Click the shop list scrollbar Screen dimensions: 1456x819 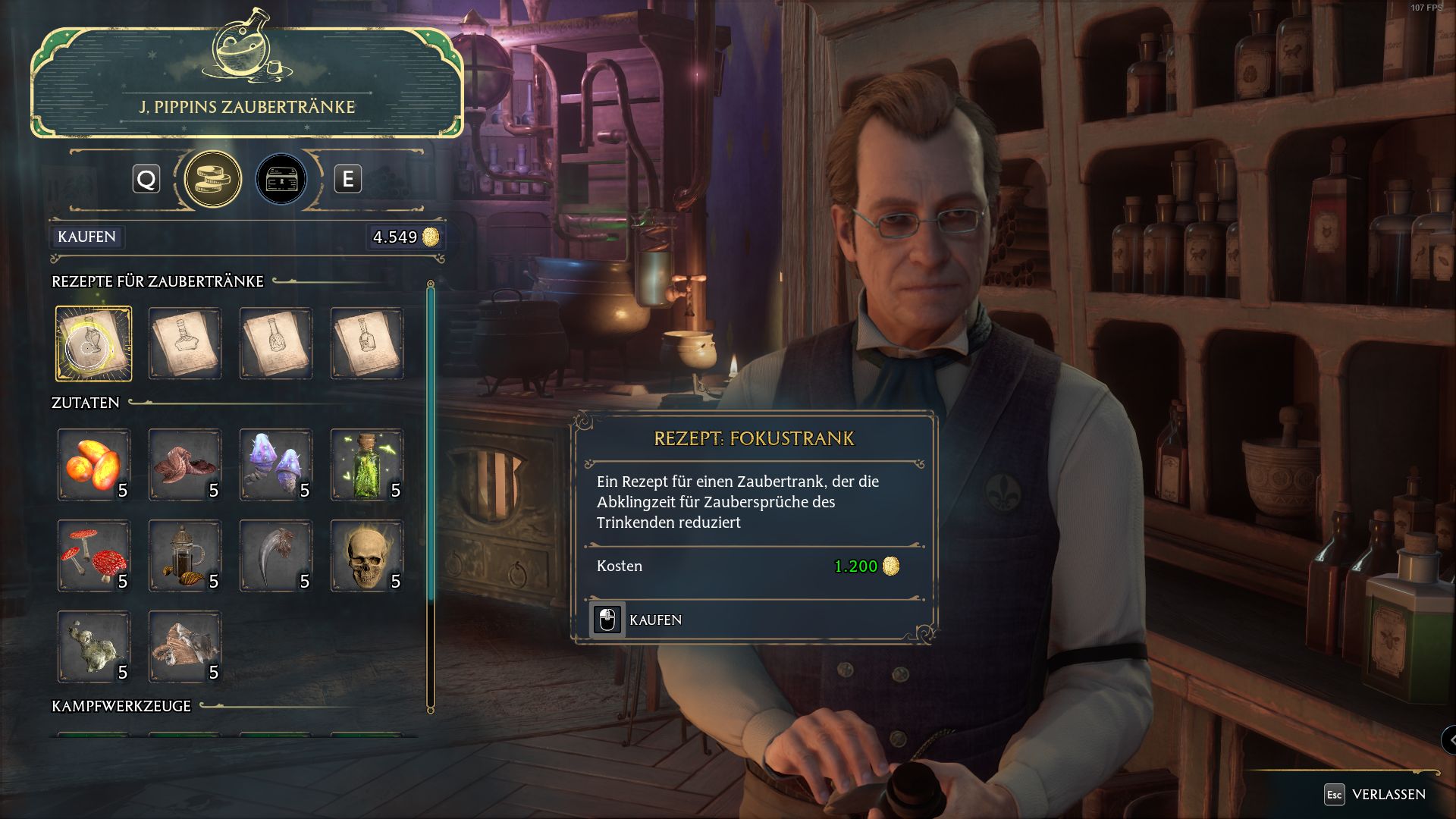click(431, 455)
